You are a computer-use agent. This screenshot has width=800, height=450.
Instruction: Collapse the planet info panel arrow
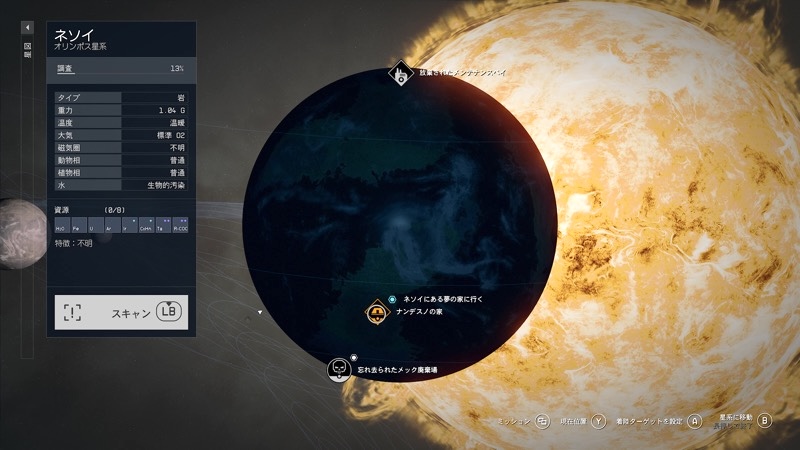tap(28, 27)
